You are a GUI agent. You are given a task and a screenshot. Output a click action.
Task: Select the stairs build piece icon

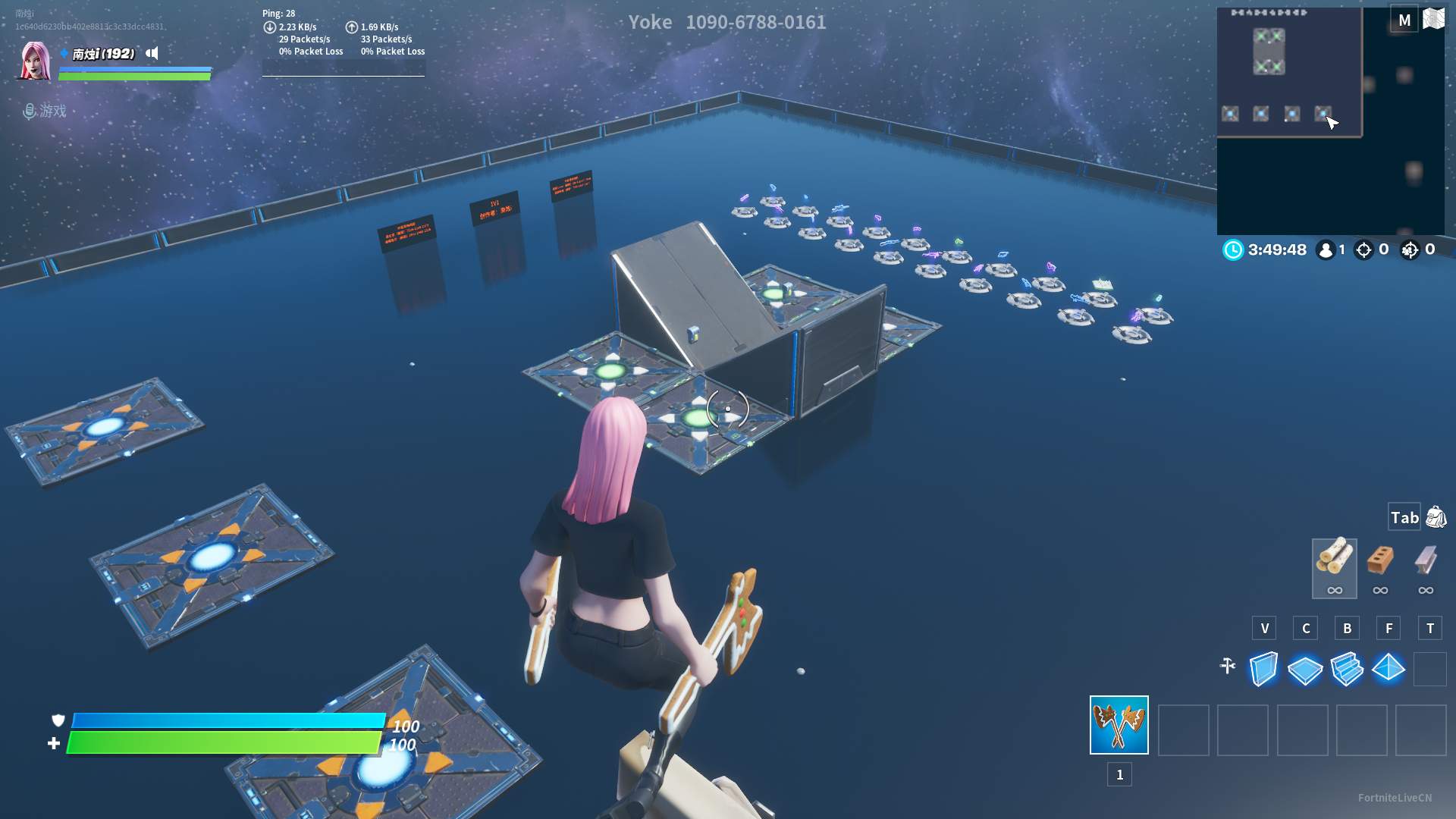1347,670
